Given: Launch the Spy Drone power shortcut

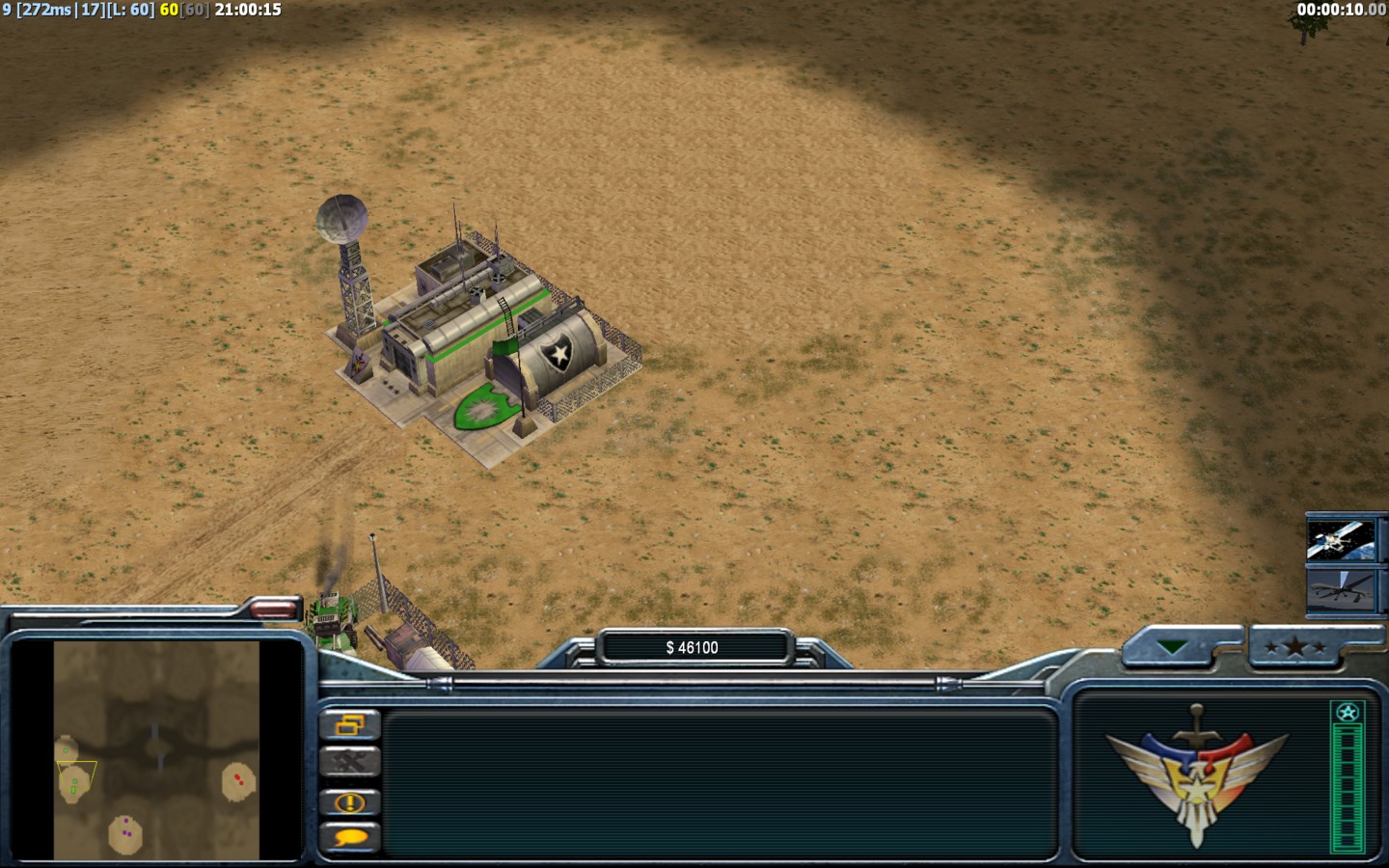Looking at the screenshot, I should pos(1341,589).
